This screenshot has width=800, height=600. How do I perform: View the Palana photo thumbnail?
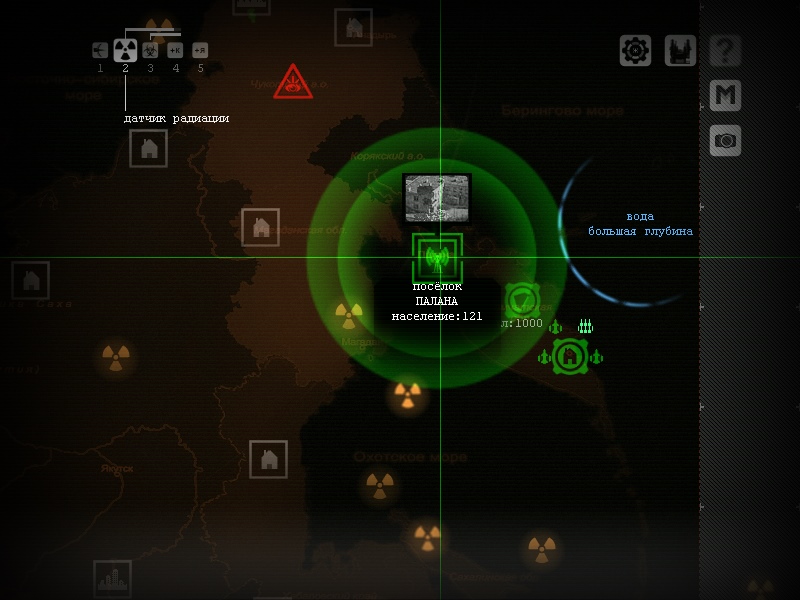click(x=437, y=198)
